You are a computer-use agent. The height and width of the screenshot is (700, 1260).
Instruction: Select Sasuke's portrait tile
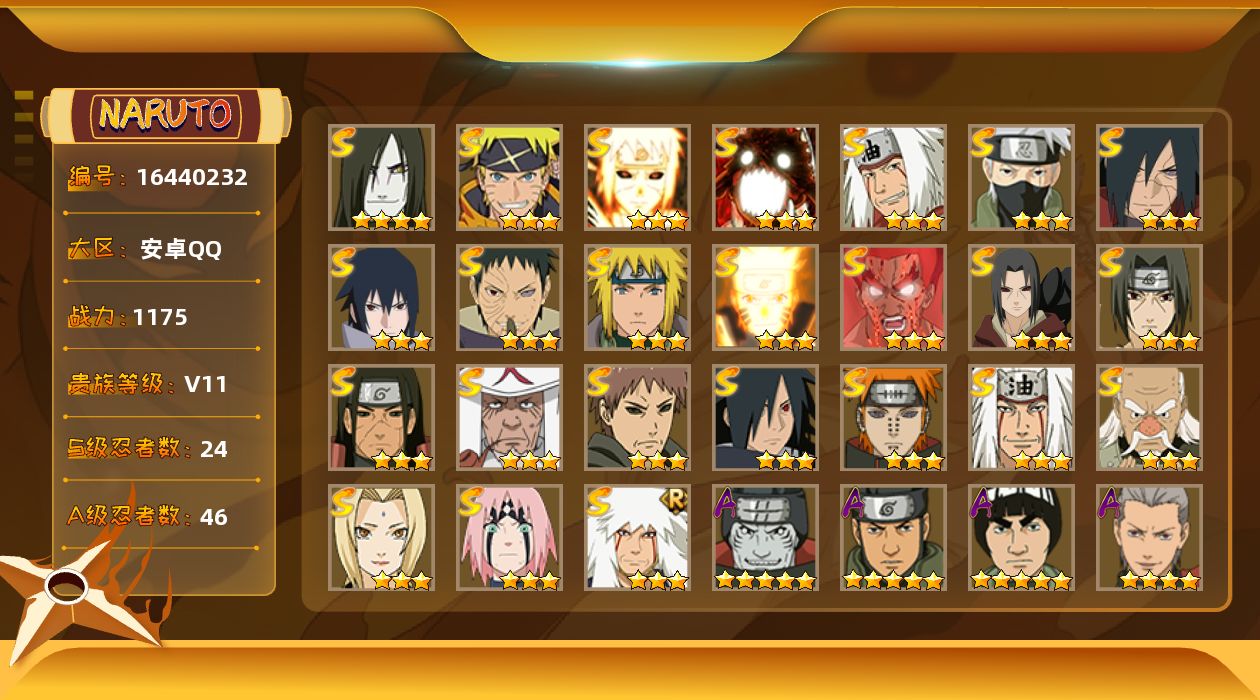click(381, 297)
